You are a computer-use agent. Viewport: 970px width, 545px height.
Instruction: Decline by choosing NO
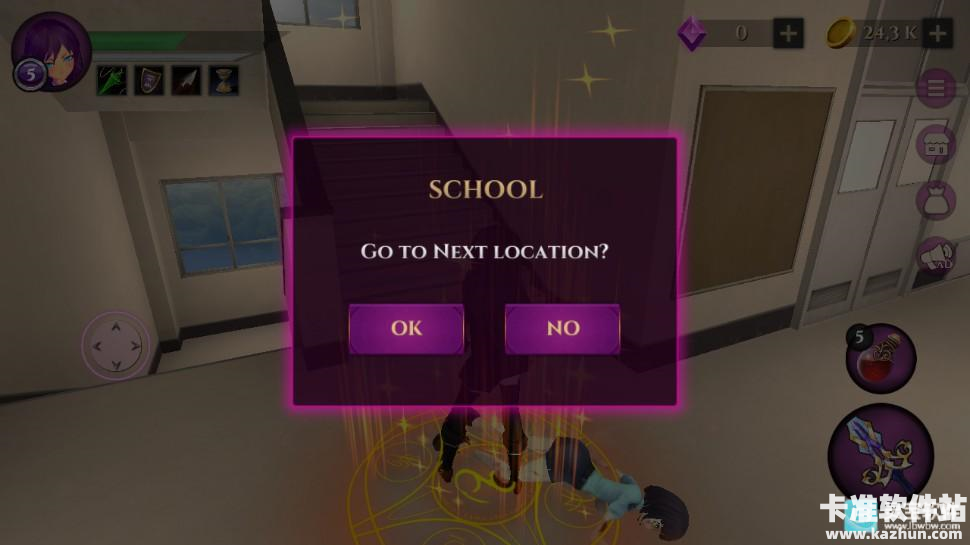(562, 328)
